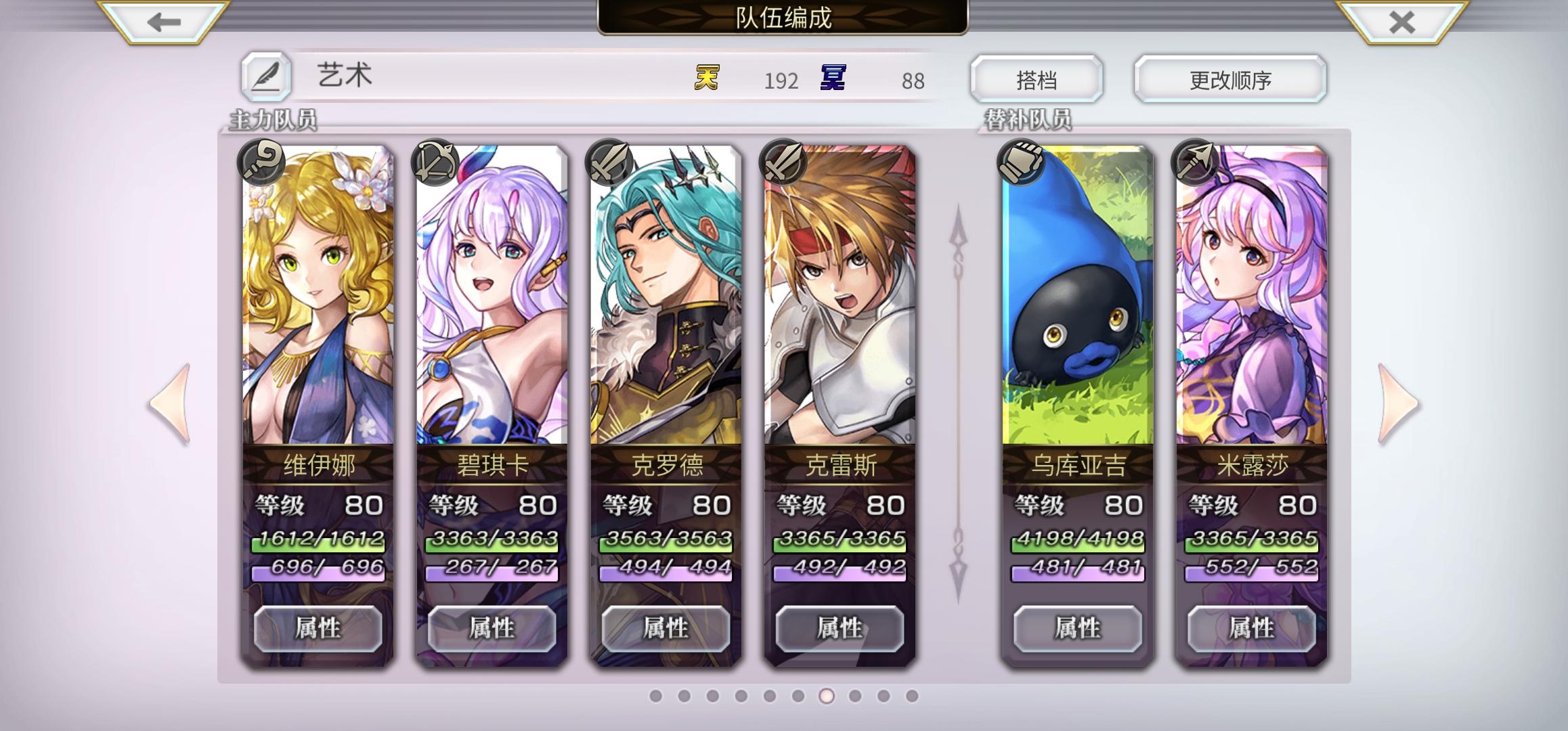Open 属性 details for 乌库亚吉
Screen dimensions: 1568x731
[1076, 627]
